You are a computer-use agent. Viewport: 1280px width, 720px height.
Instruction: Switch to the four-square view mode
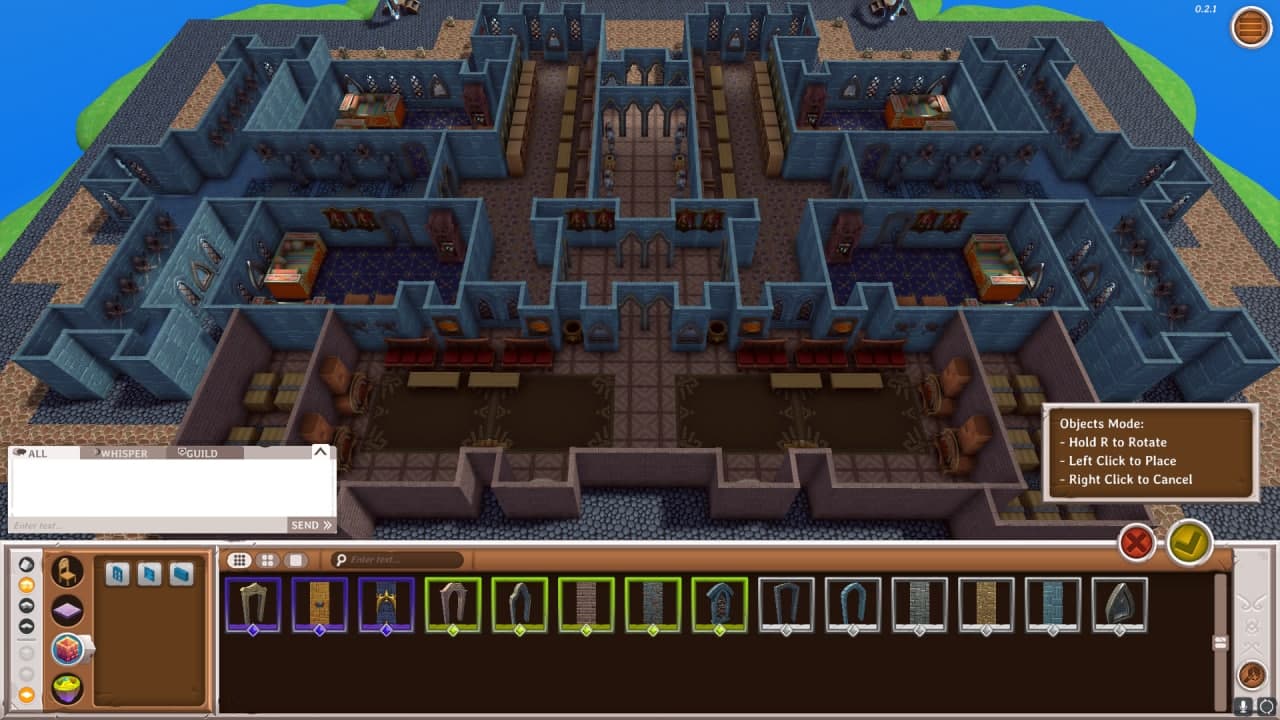(267, 560)
